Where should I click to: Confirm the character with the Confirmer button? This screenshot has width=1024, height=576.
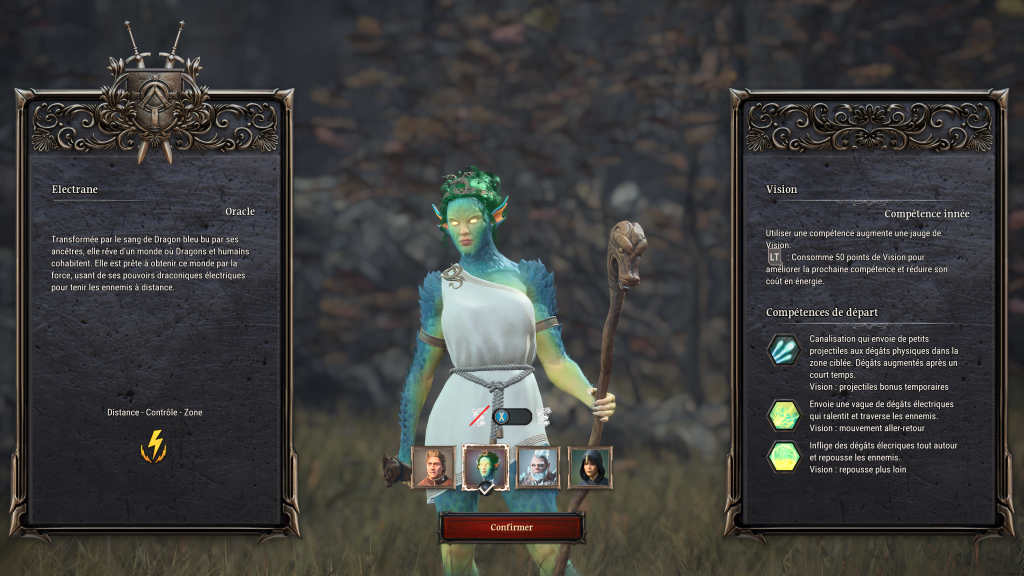pyautogui.click(x=511, y=527)
